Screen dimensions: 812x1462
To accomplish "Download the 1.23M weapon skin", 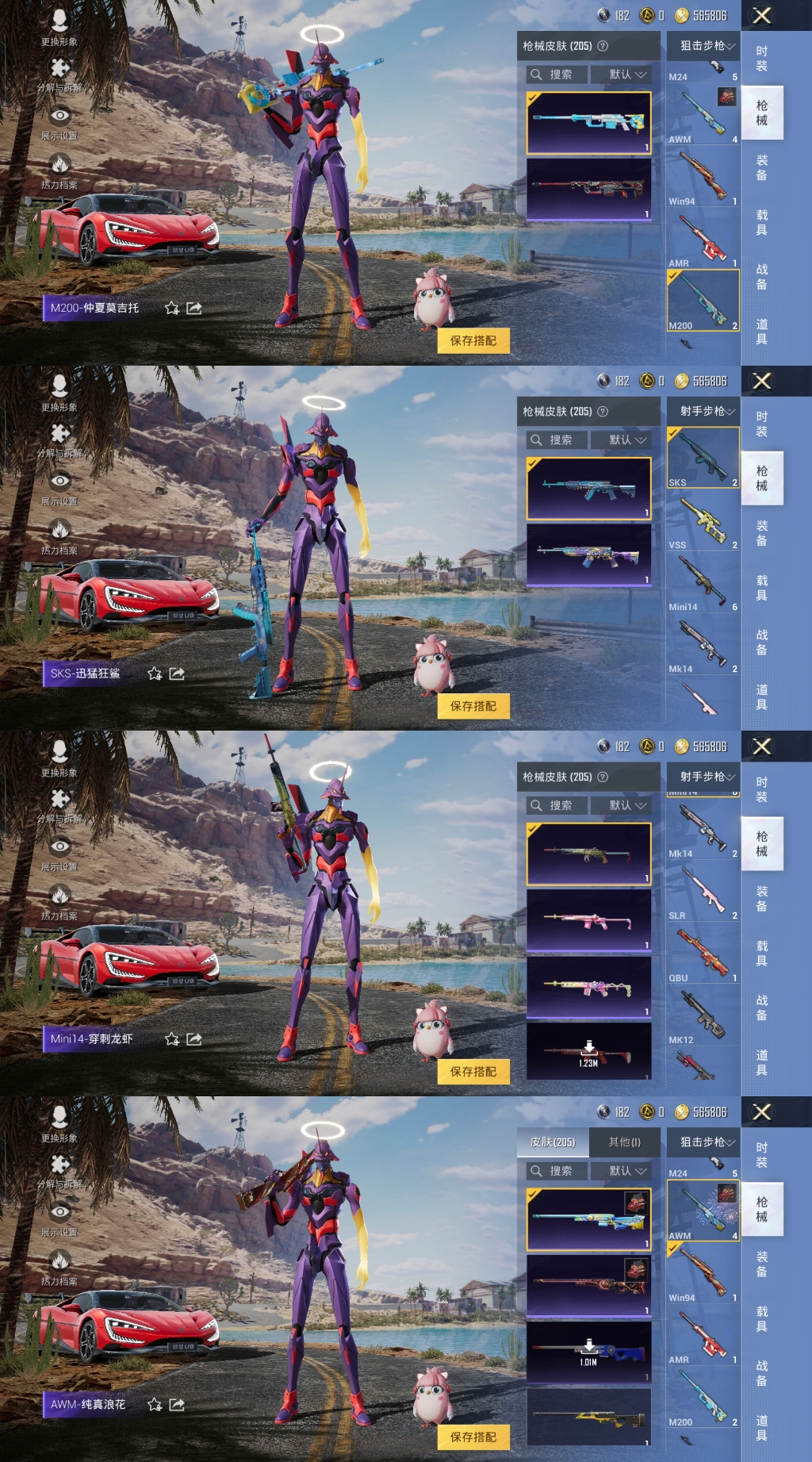I will click(x=588, y=1052).
